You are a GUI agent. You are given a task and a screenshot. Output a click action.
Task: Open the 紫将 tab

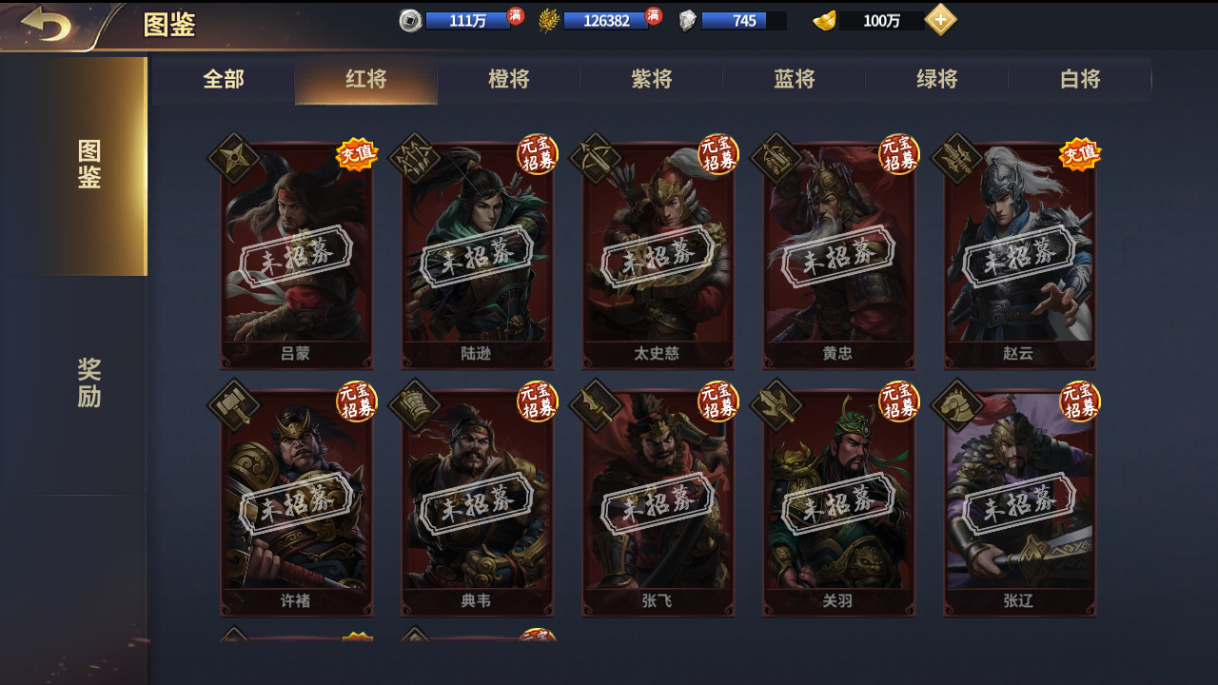652,80
